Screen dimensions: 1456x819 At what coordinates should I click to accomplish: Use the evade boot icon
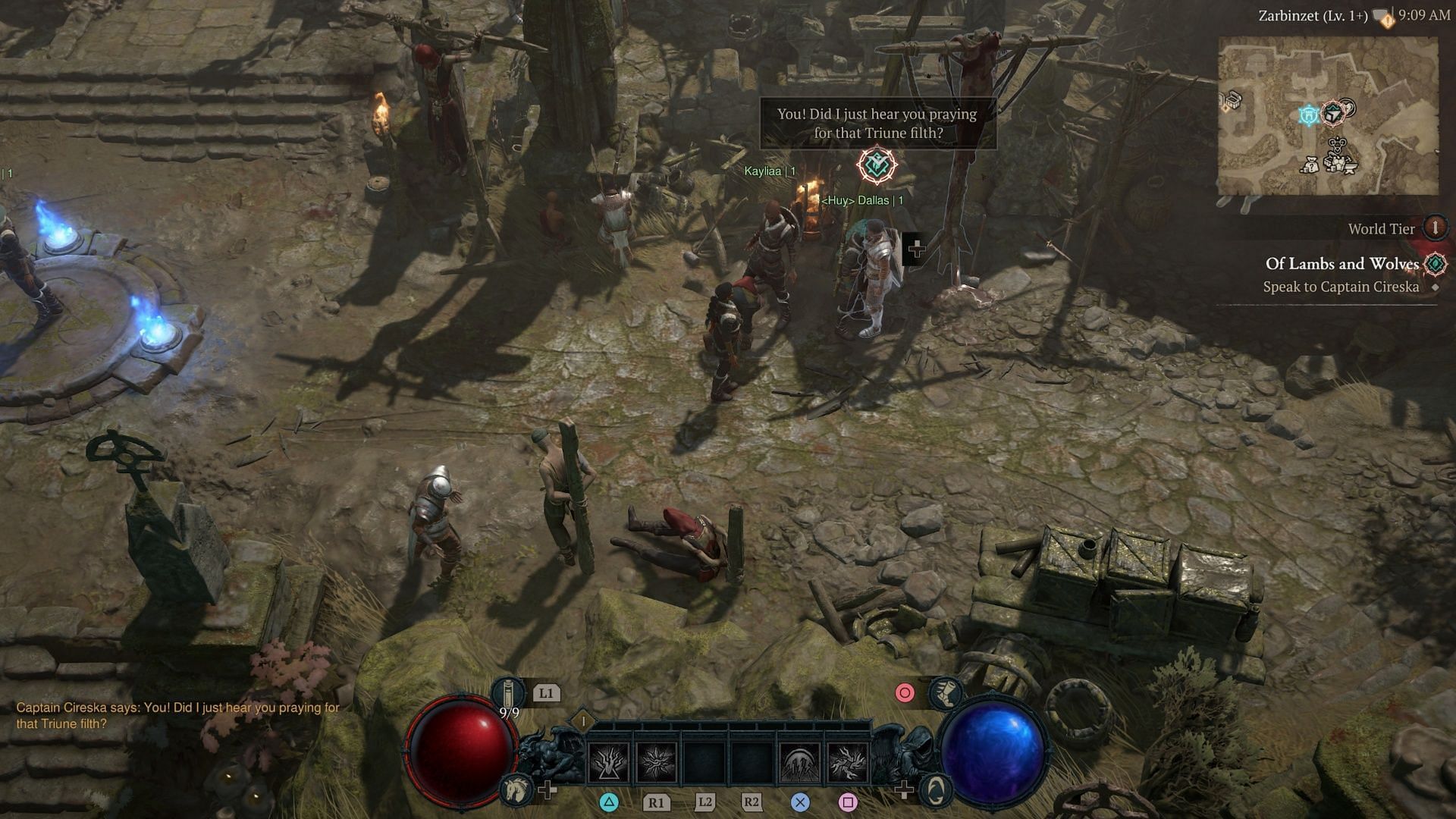click(x=945, y=692)
